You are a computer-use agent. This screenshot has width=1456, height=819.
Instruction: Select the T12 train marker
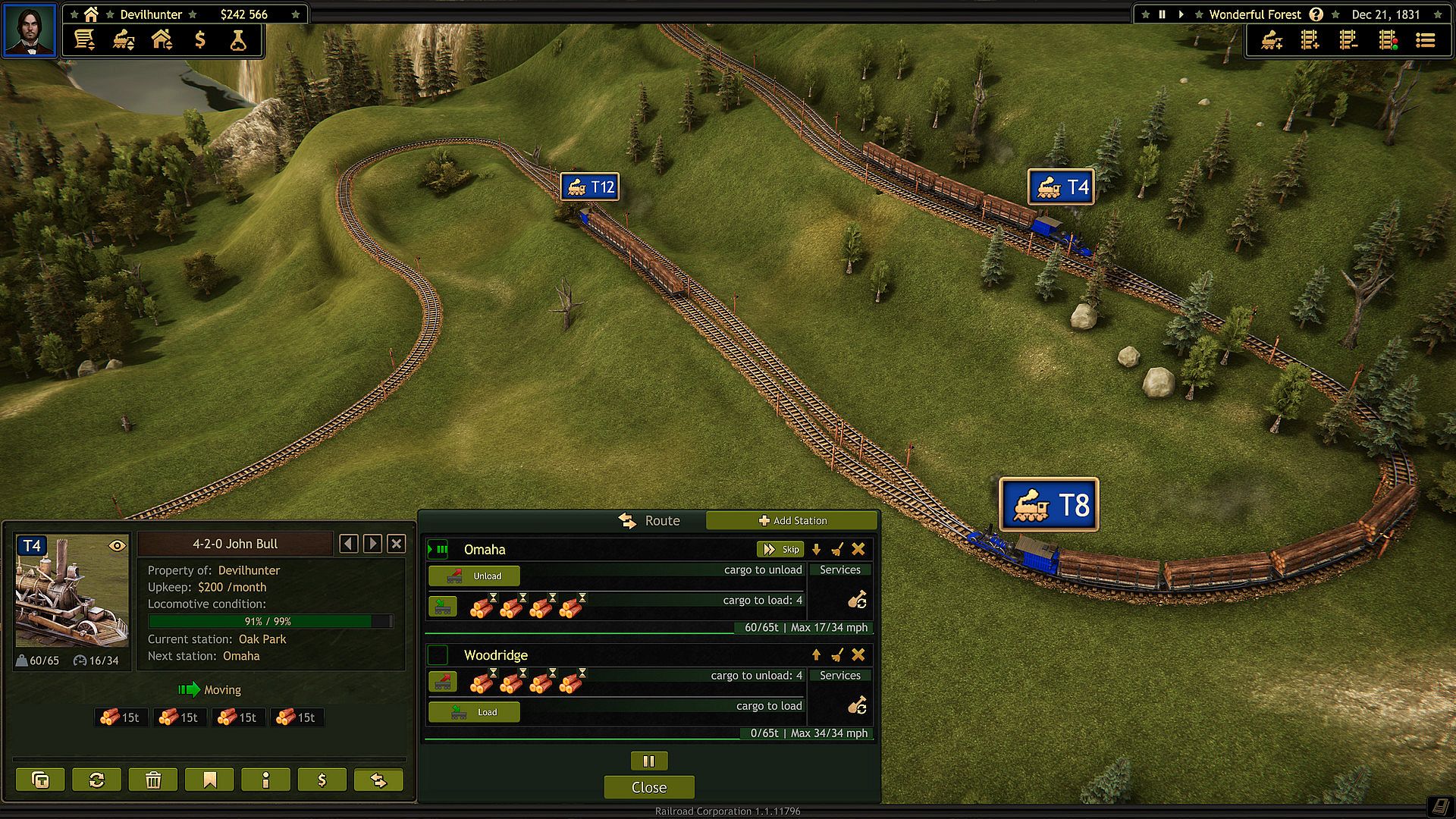(590, 187)
